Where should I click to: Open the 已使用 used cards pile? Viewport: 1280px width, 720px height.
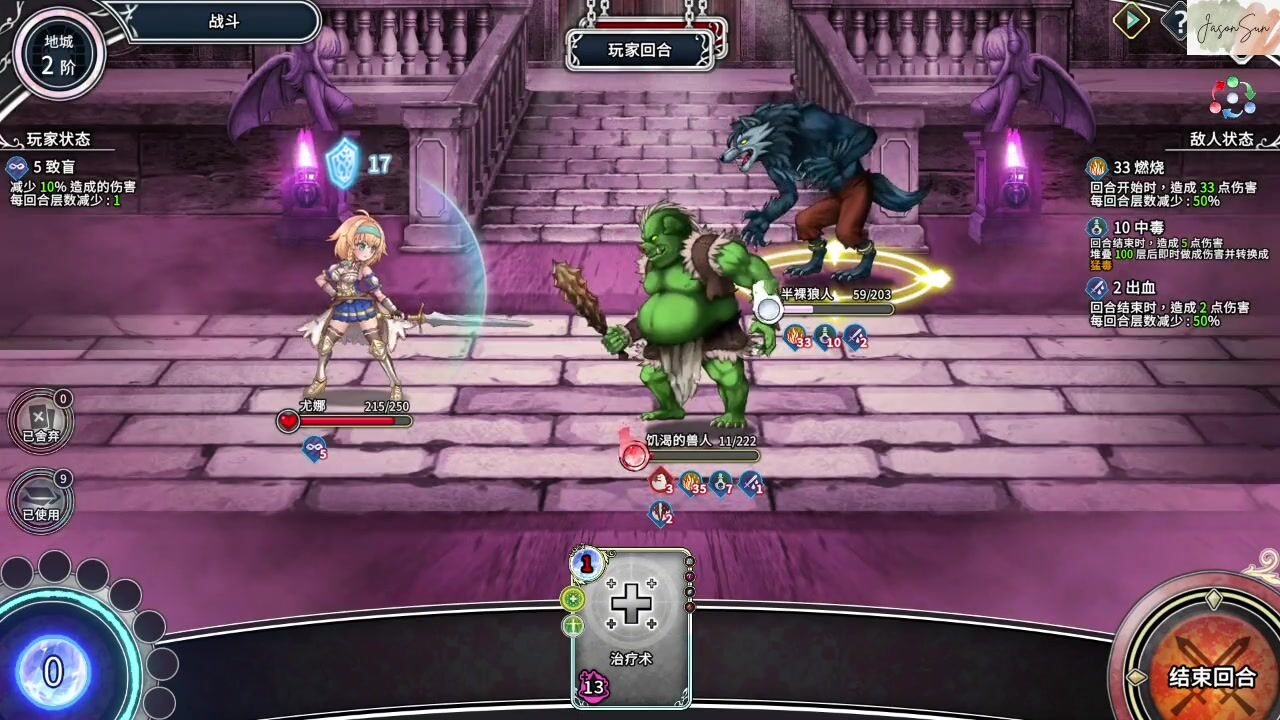[41, 499]
